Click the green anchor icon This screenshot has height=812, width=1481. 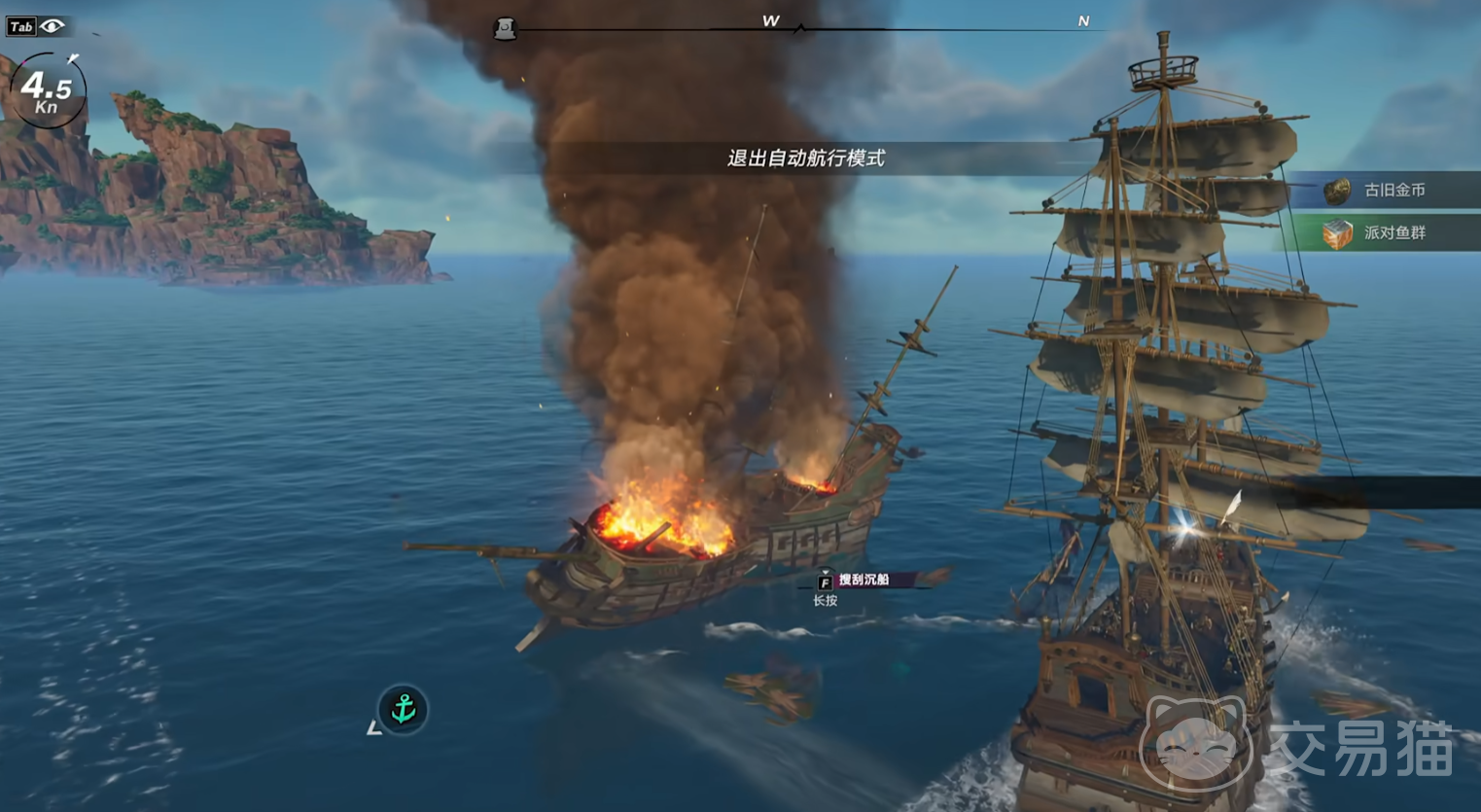(x=403, y=709)
